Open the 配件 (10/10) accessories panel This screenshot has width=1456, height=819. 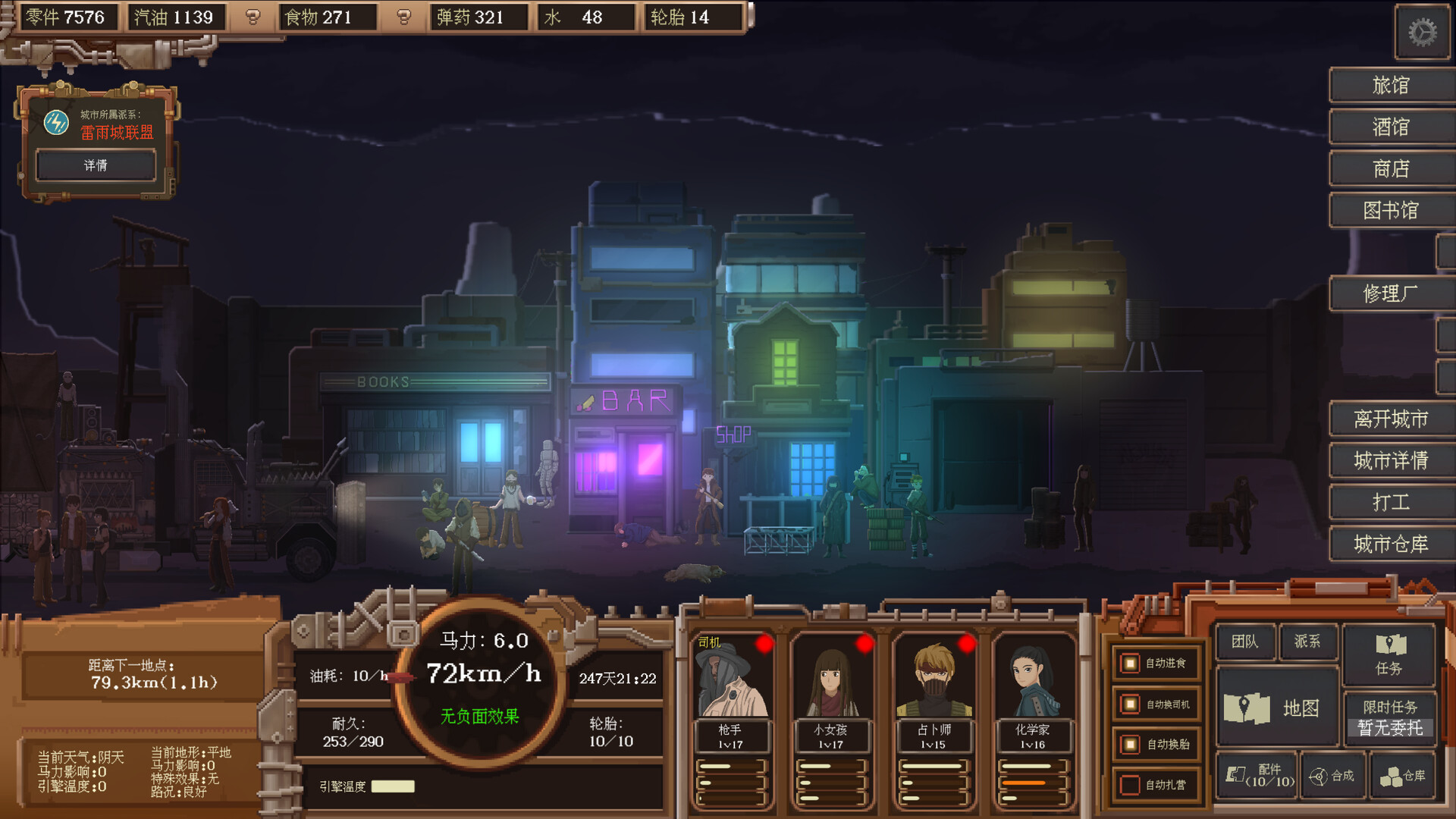(x=1259, y=776)
